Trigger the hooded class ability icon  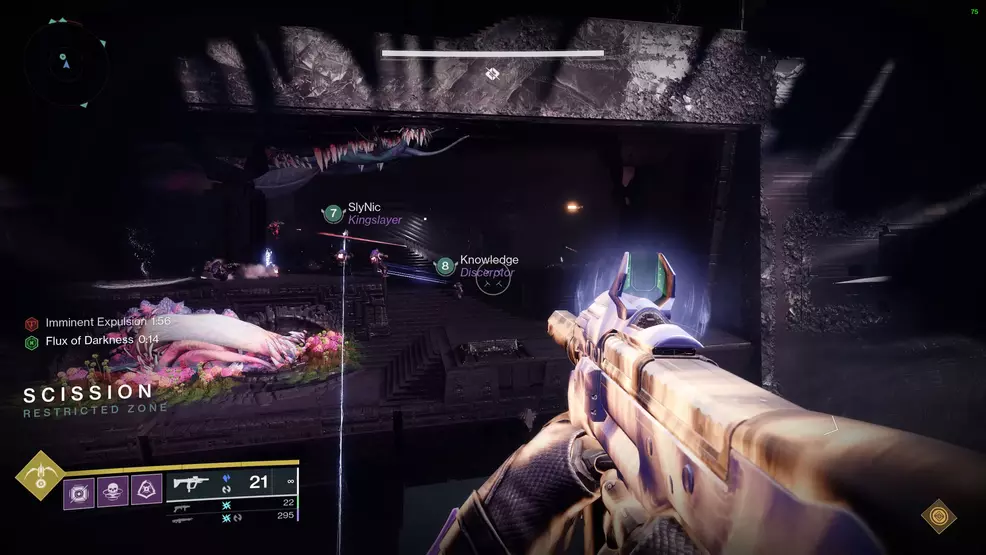pos(146,490)
